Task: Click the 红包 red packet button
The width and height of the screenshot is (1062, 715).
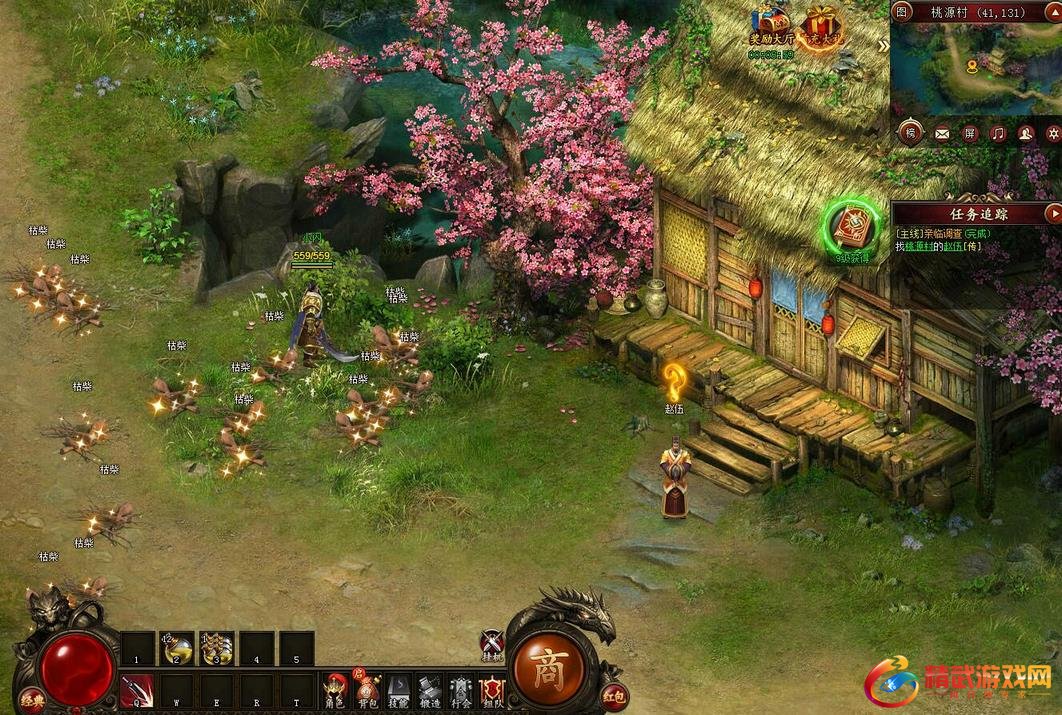Action: 614,693
